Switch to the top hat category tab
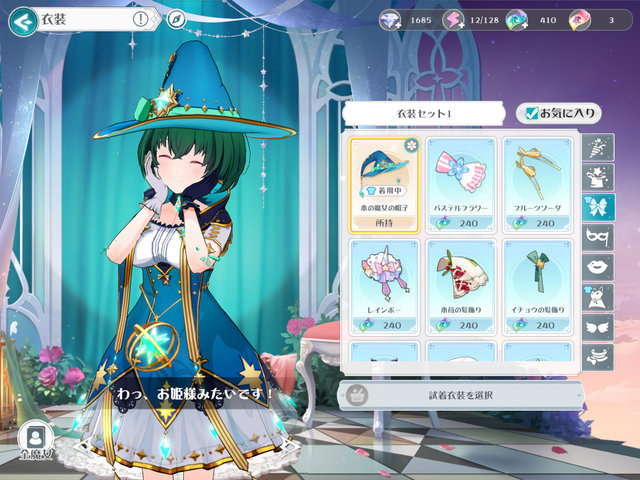 click(x=597, y=177)
